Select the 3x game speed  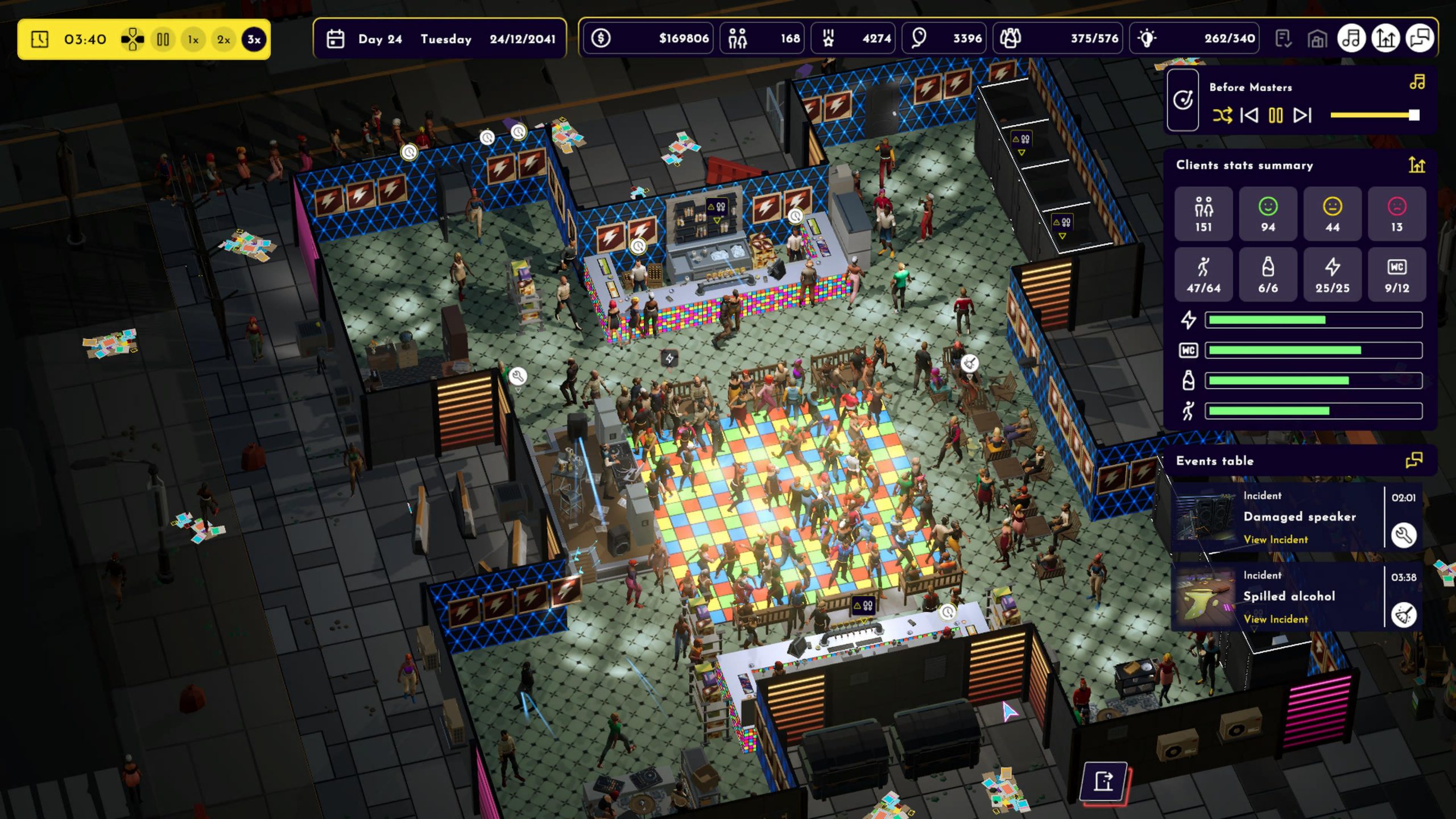tap(254, 39)
